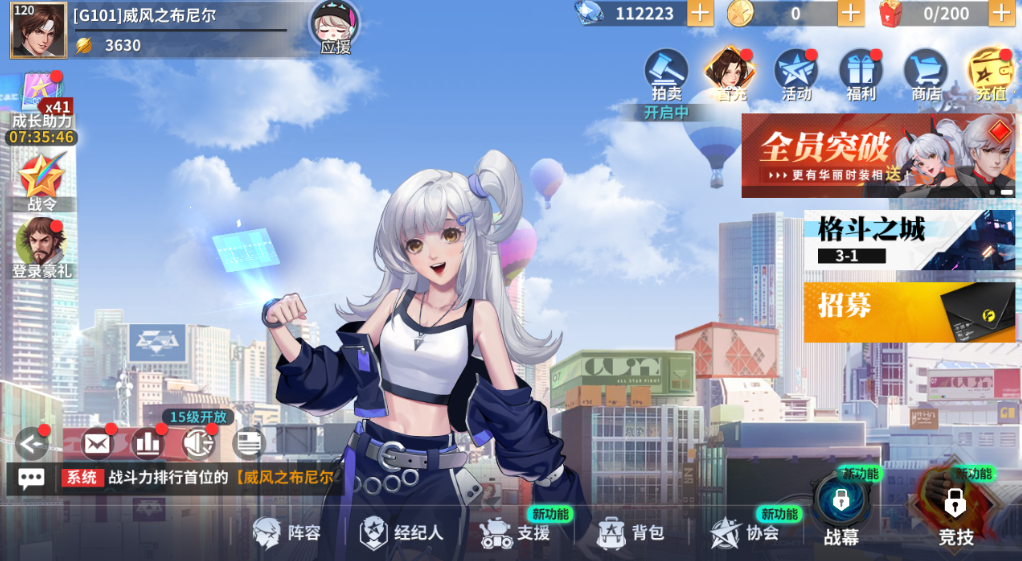Add more diamonds with the plus button
Screen dimensions: 1022x561
(700, 13)
